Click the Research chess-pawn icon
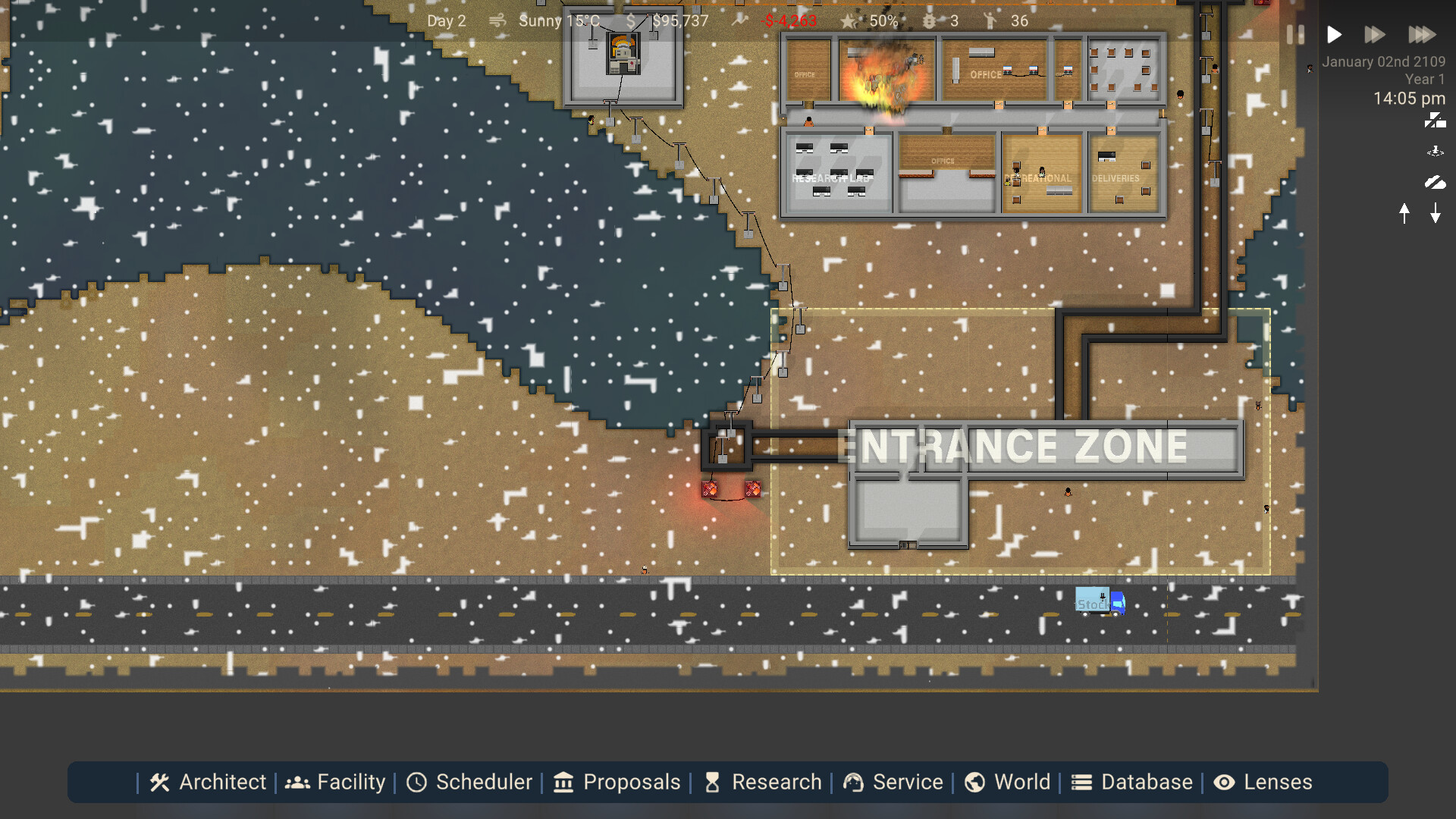Viewport: 1456px width, 819px height. tap(714, 782)
